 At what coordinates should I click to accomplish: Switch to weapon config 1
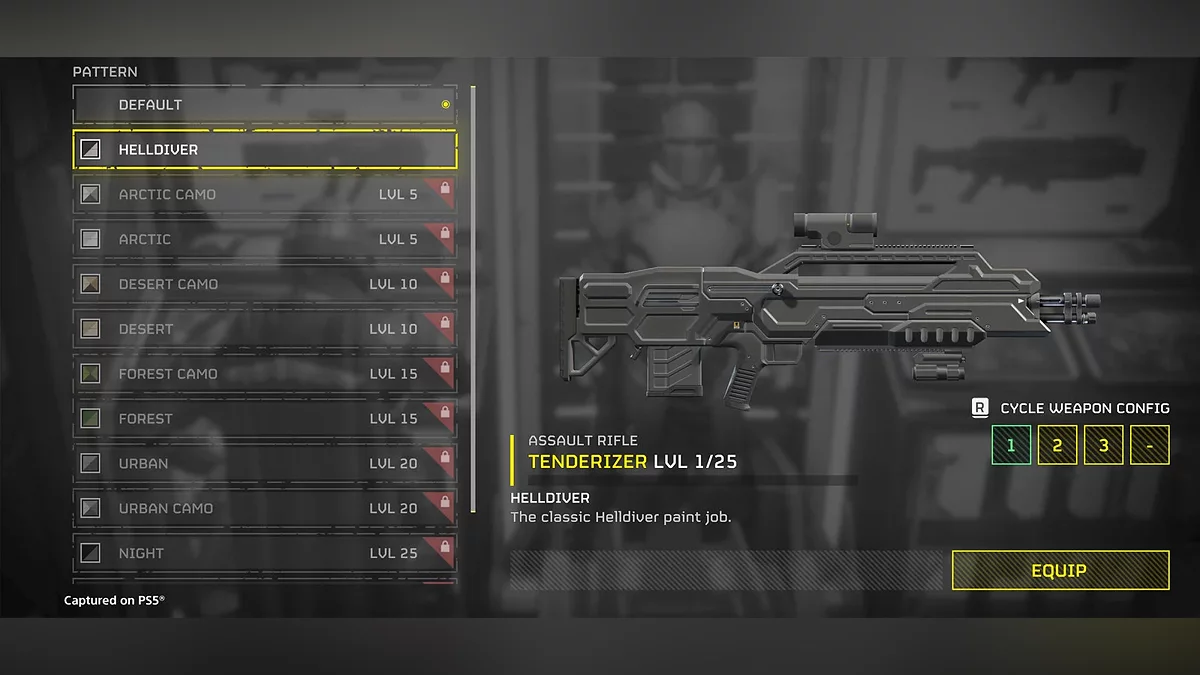click(x=1011, y=445)
